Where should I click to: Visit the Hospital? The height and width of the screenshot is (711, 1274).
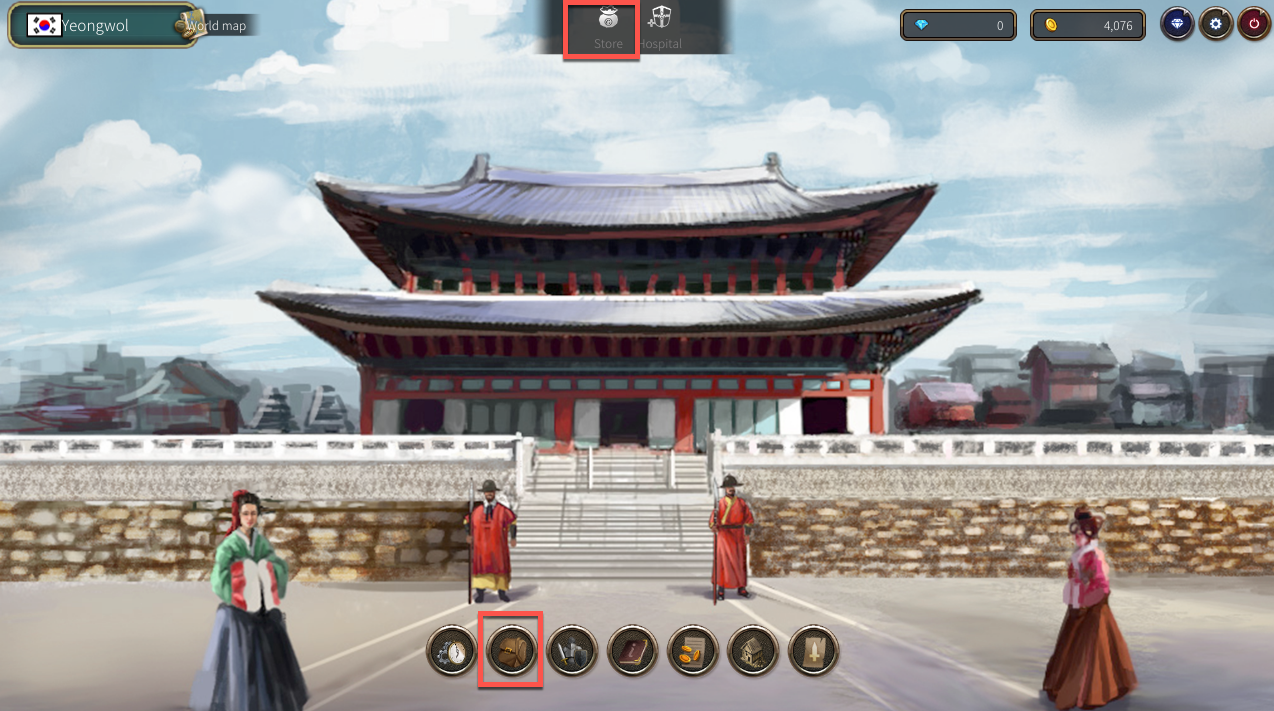(x=660, y=28)
